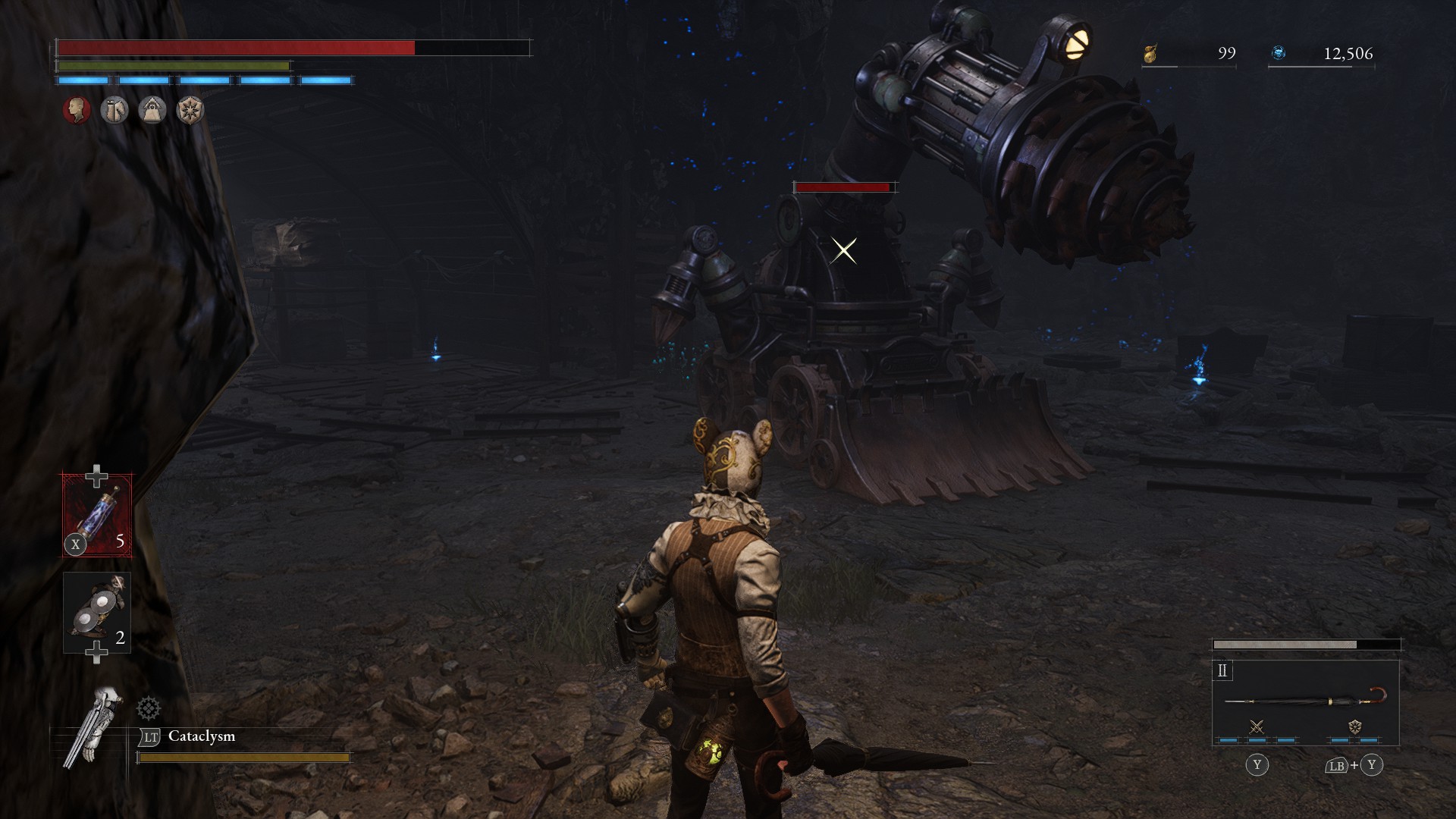The image size is (1456, 819).
Task: Choose the twin-disc item slot
Action: (97, 613)
